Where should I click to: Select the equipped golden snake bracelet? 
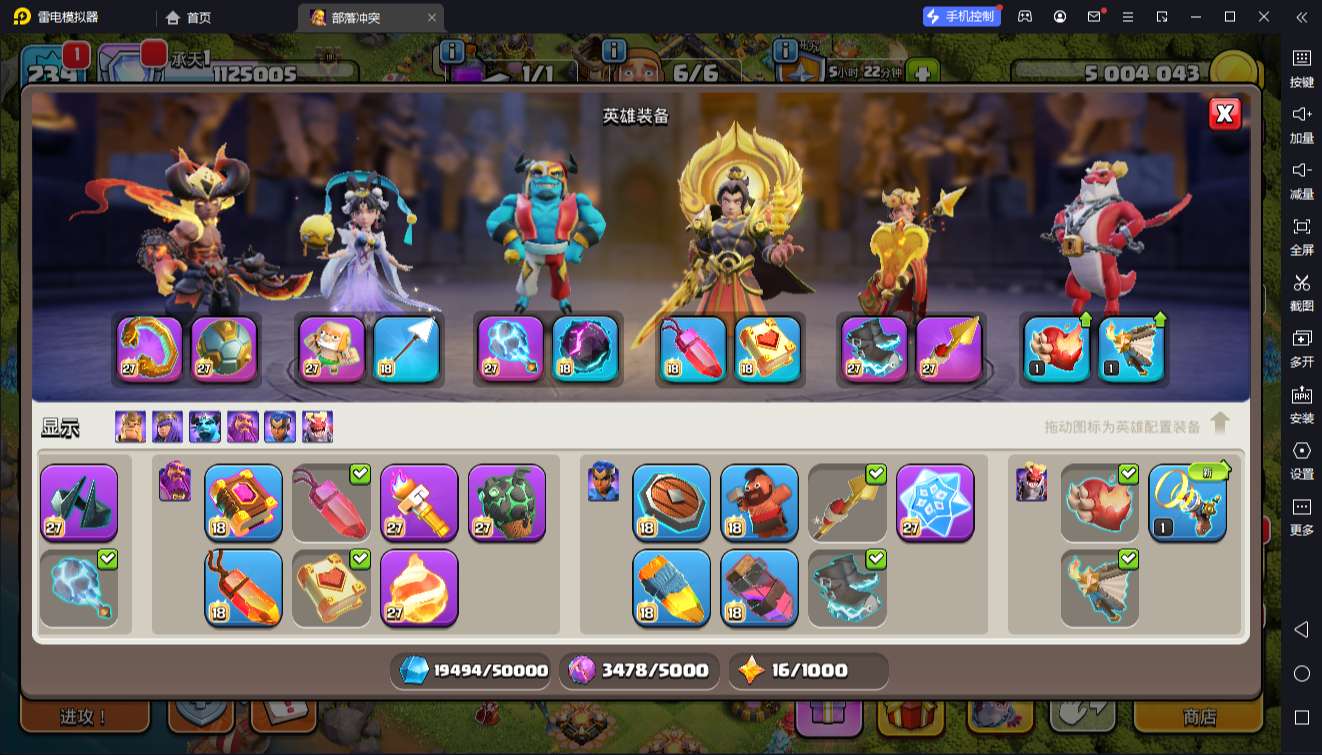pyautogui.click(x=150, y=349)
